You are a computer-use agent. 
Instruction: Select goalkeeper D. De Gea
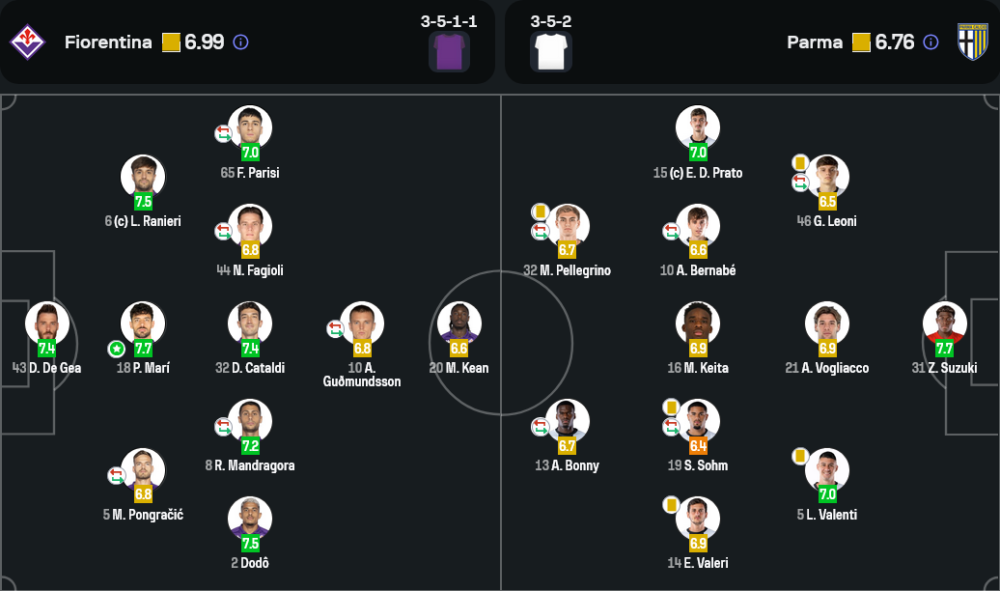pos(47,324)
